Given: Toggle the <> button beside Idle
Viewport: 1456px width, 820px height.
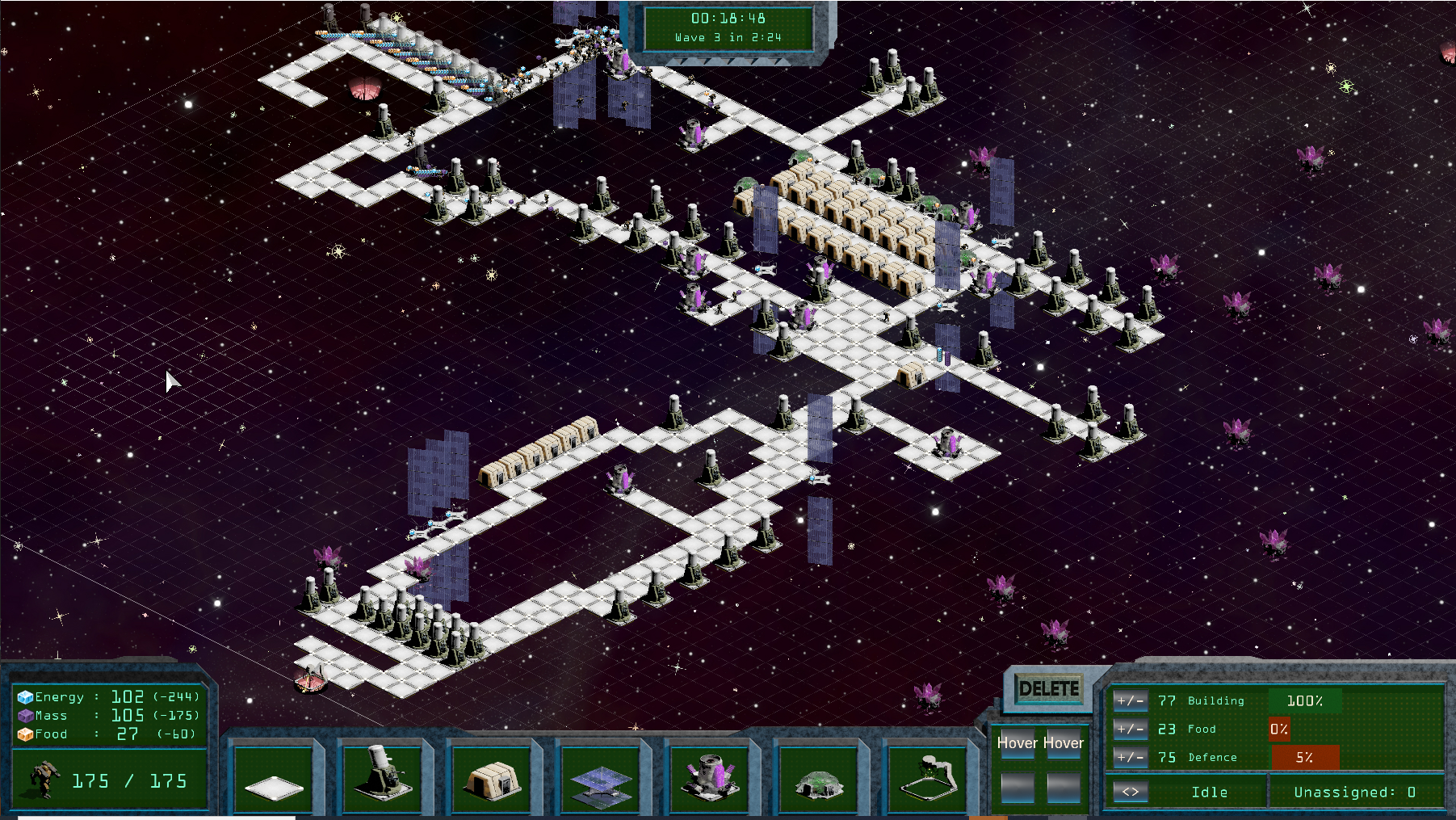Looking at the screenshot, I should click(1130, 792).
